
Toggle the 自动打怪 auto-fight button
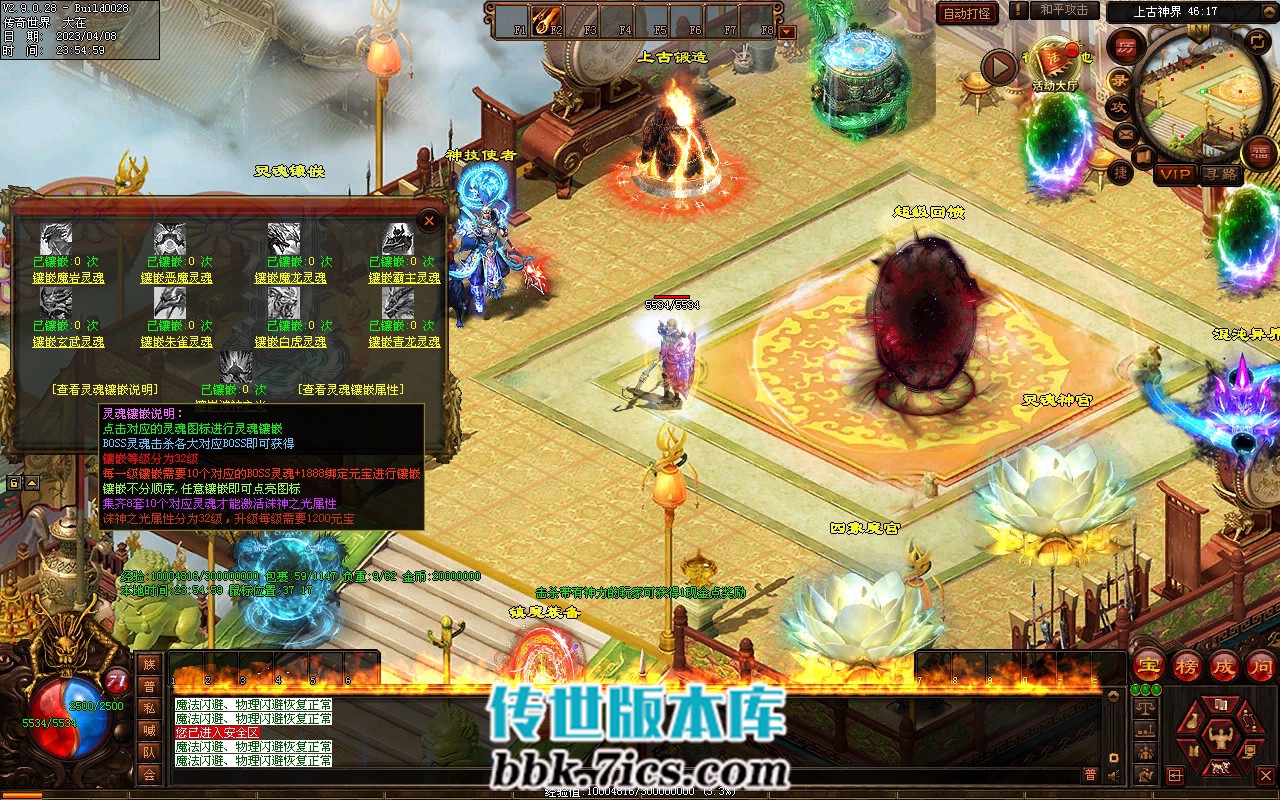click(967, 13)
